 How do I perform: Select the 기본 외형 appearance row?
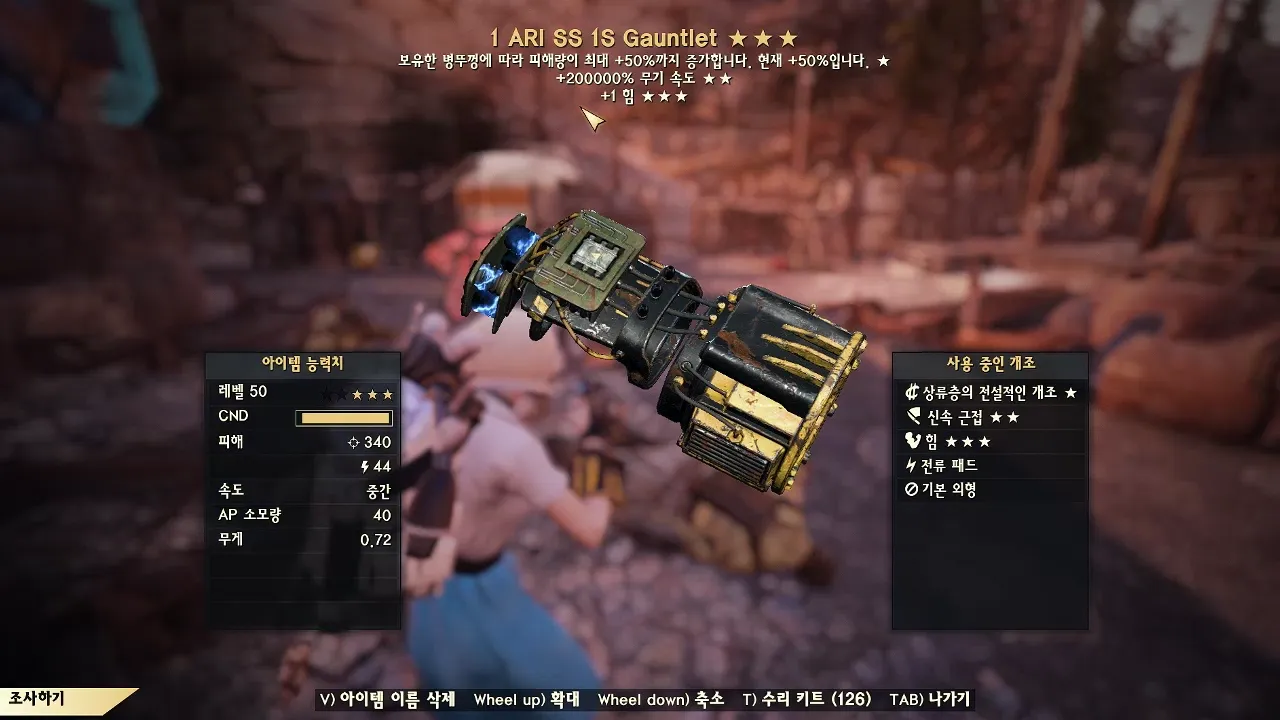click(x=990, y=490)
